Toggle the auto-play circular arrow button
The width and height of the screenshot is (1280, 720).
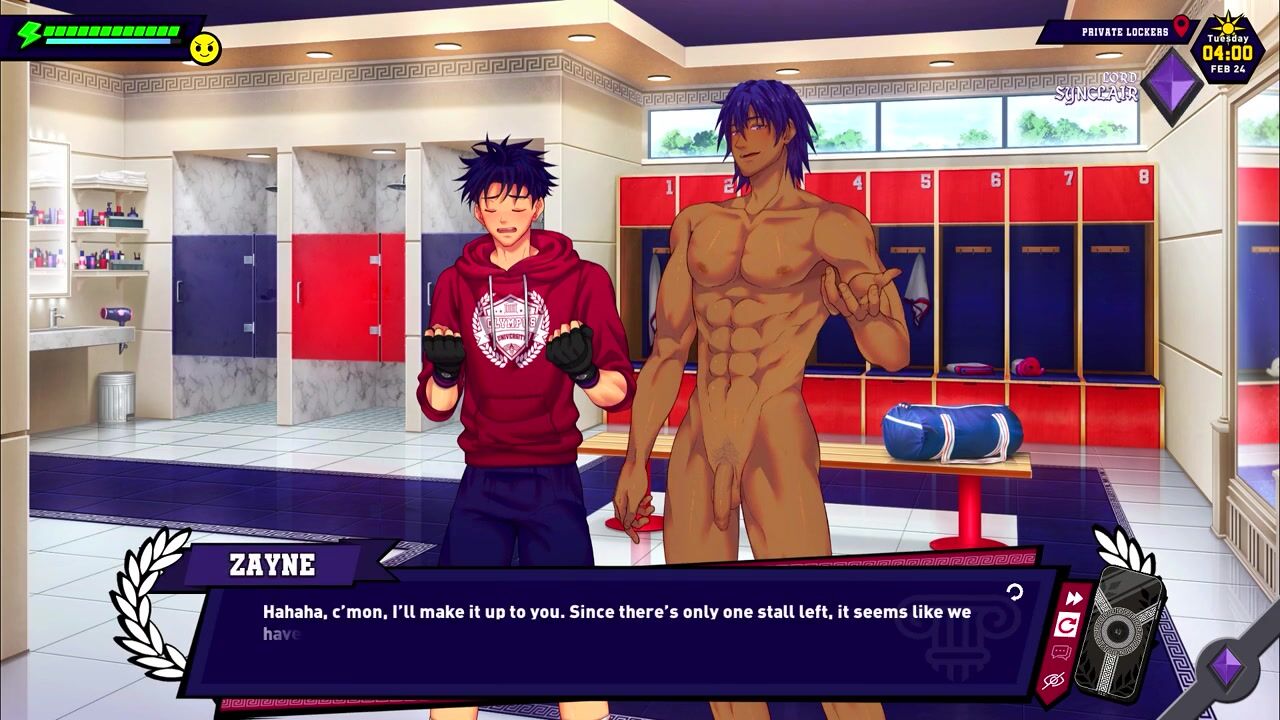(x=1067, y=626)
